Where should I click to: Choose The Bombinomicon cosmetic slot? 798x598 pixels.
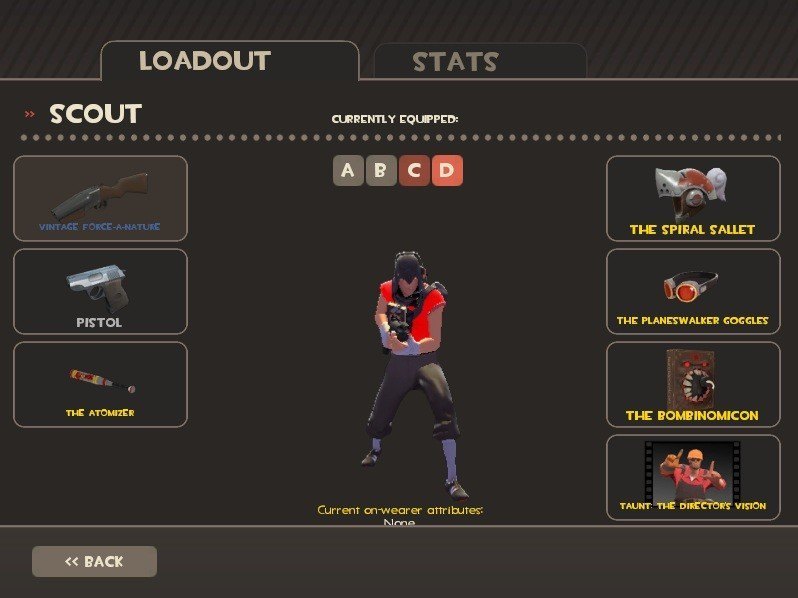tap(693, 384)
